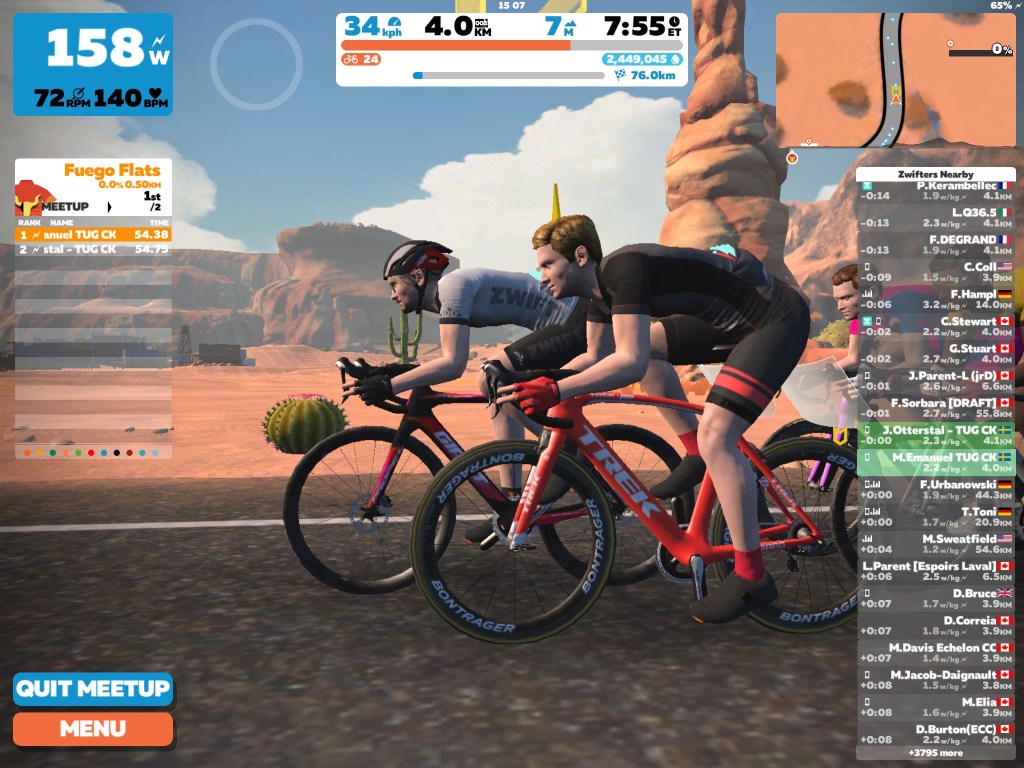Click the Quit Meetup button
The image size is (1024, 768).
(93, 689)
